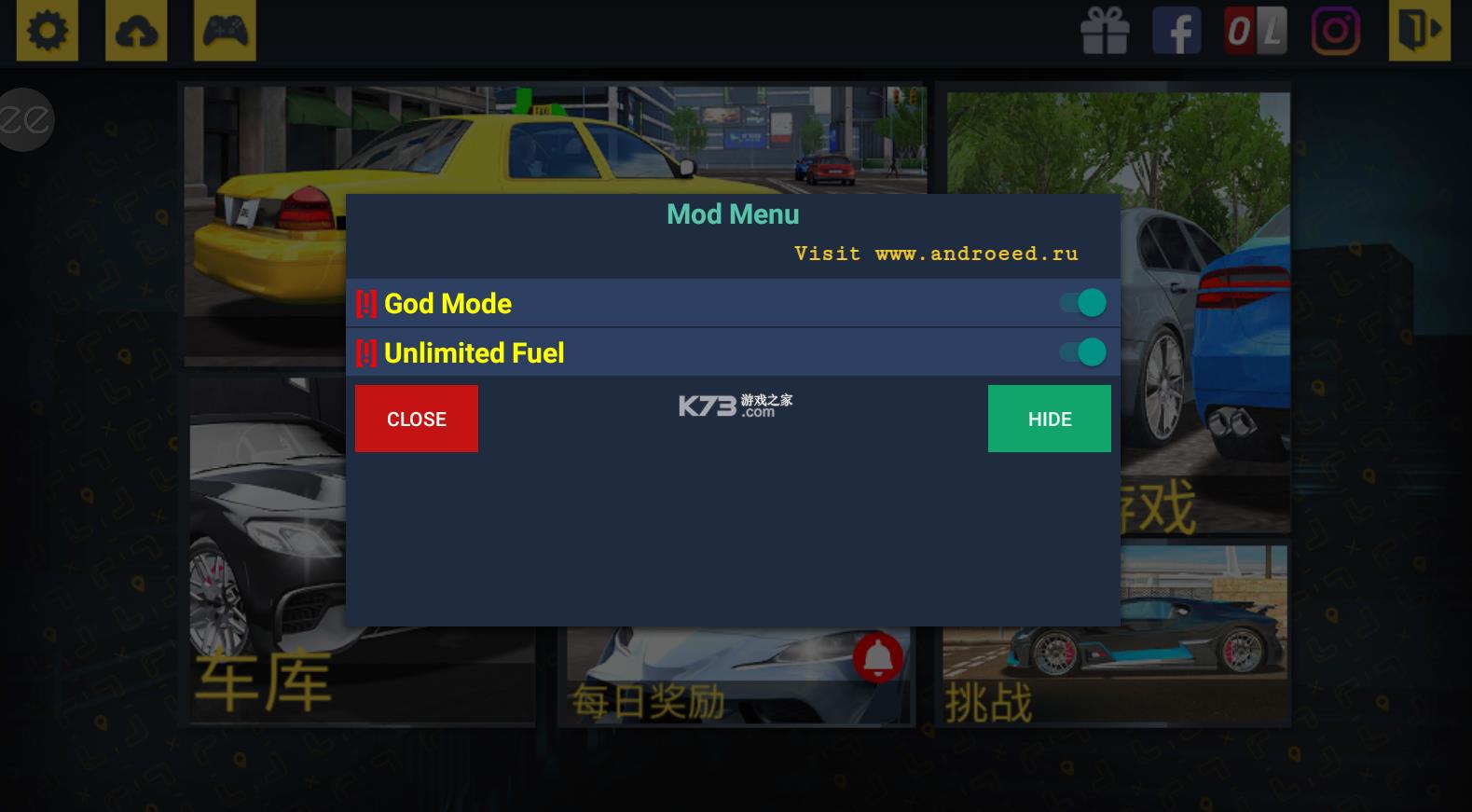
Task: Open the Visit www.androeed.ru link
Action: coord(937,253)
